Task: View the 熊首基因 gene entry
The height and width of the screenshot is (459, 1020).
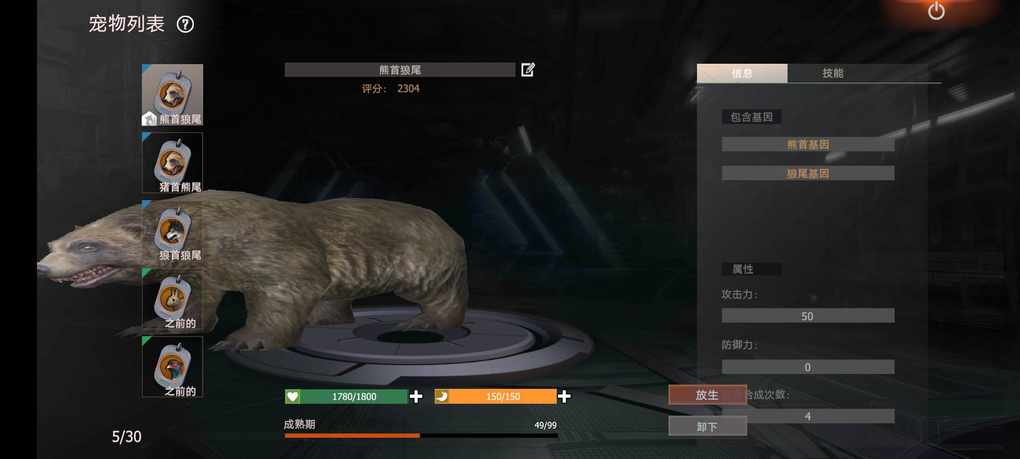Action: tap(808, 144)
